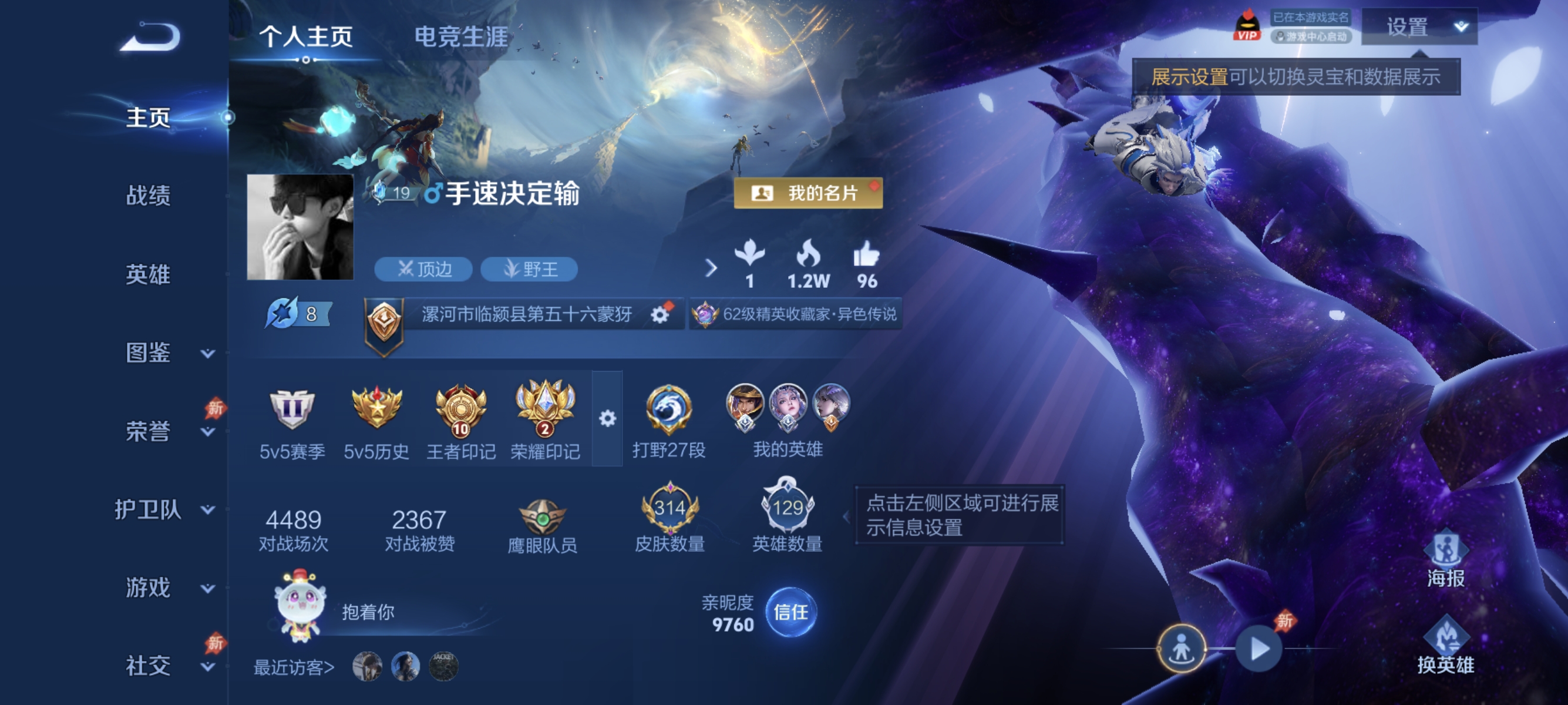Open 战绩 from the left sidebar
Screen dimensions: 1568x705
(148, 199)
